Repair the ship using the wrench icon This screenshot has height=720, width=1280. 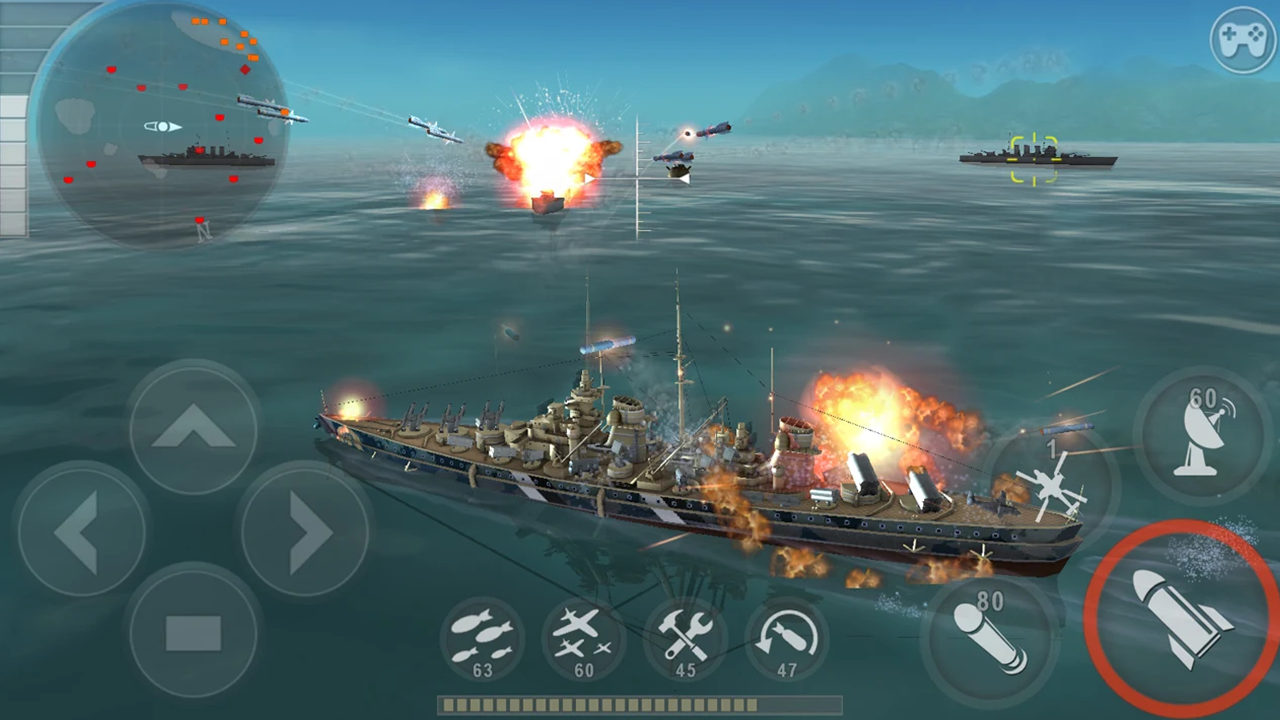[x=686, y=640]
